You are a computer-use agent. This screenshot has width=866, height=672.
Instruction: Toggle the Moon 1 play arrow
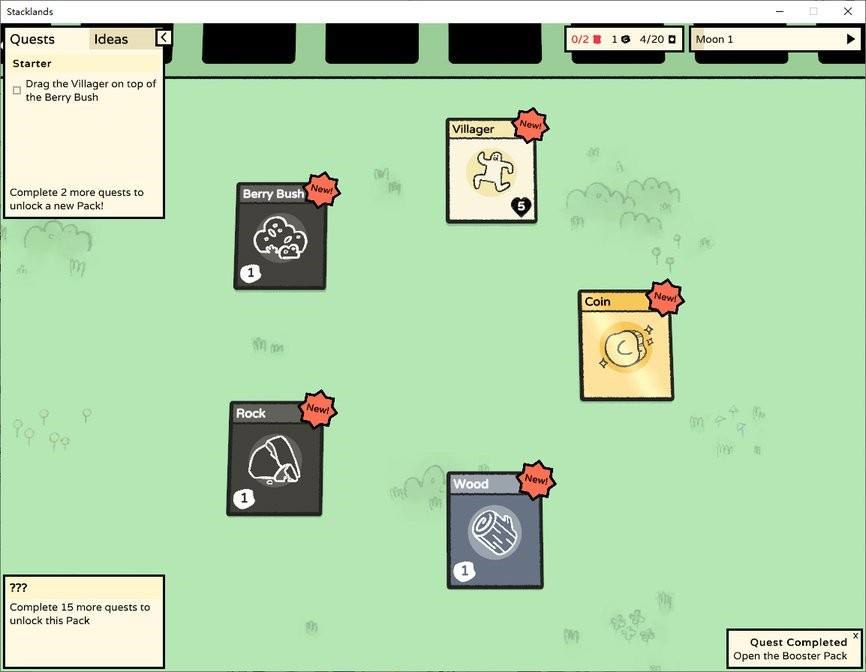[x=851, y=40]
